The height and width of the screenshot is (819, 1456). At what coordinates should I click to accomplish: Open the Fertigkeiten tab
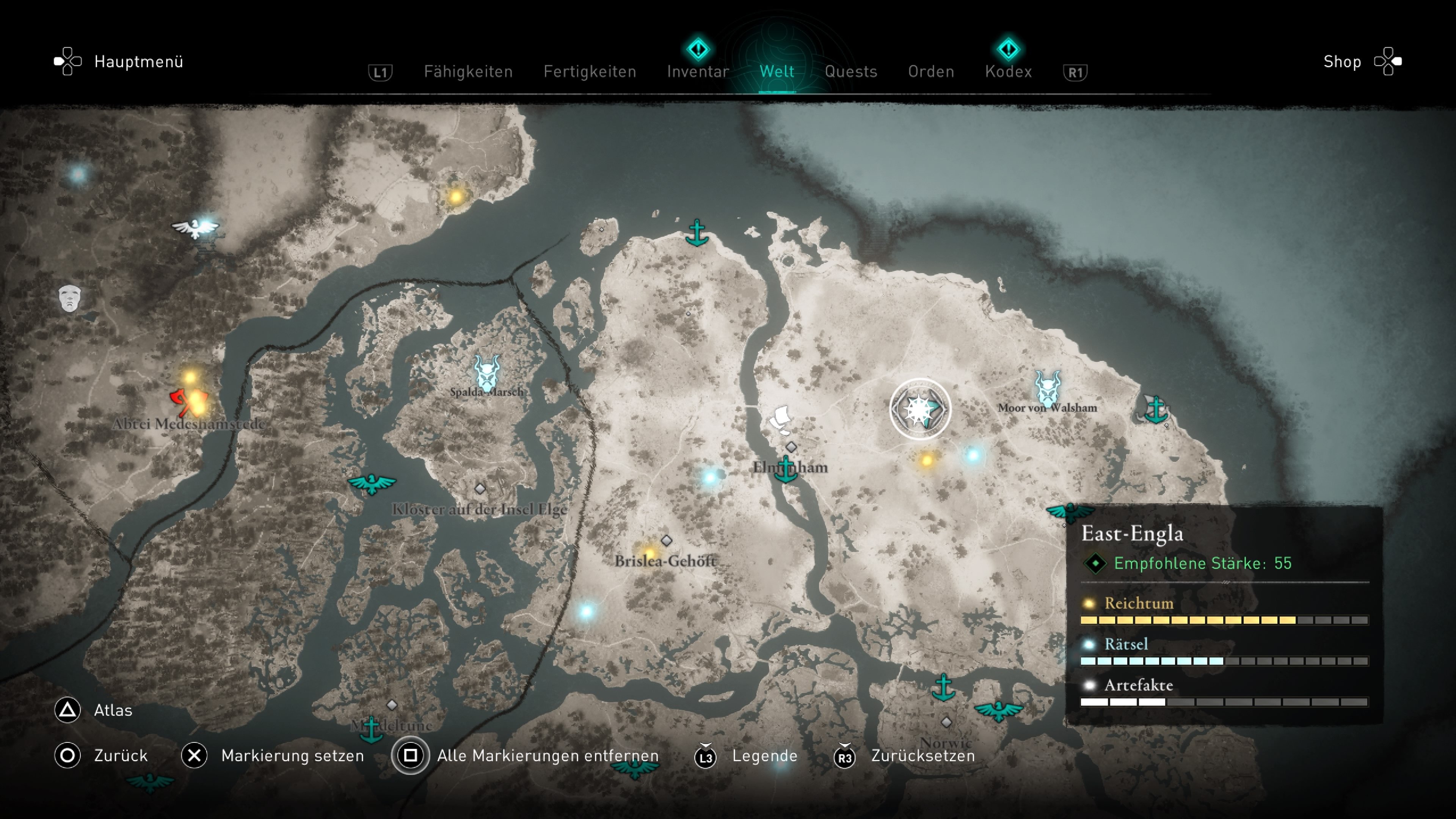pyautogui.click(x=590, y=72)
